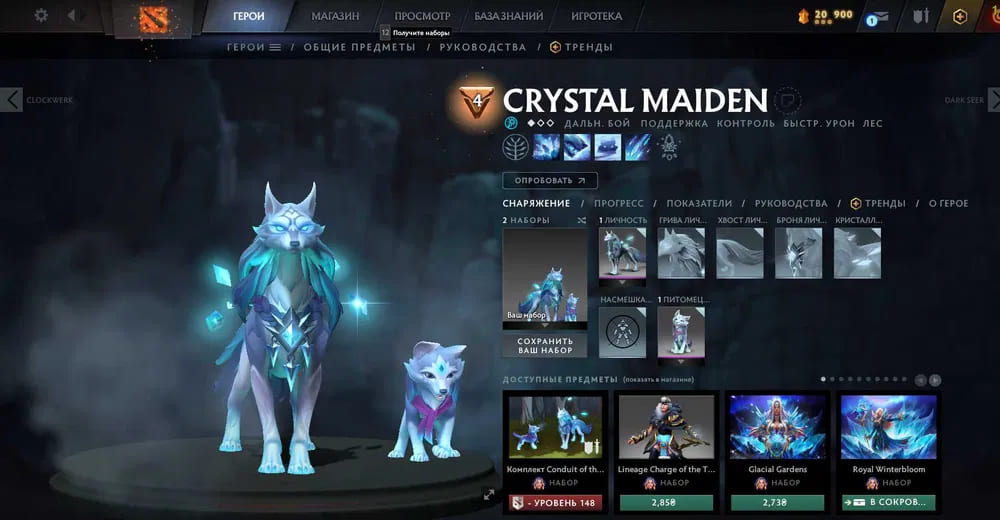1000x520 pixels.
Task: Switch to the МАГАЗИН tab
Action: pyautogui.click(x=335, y=16)
